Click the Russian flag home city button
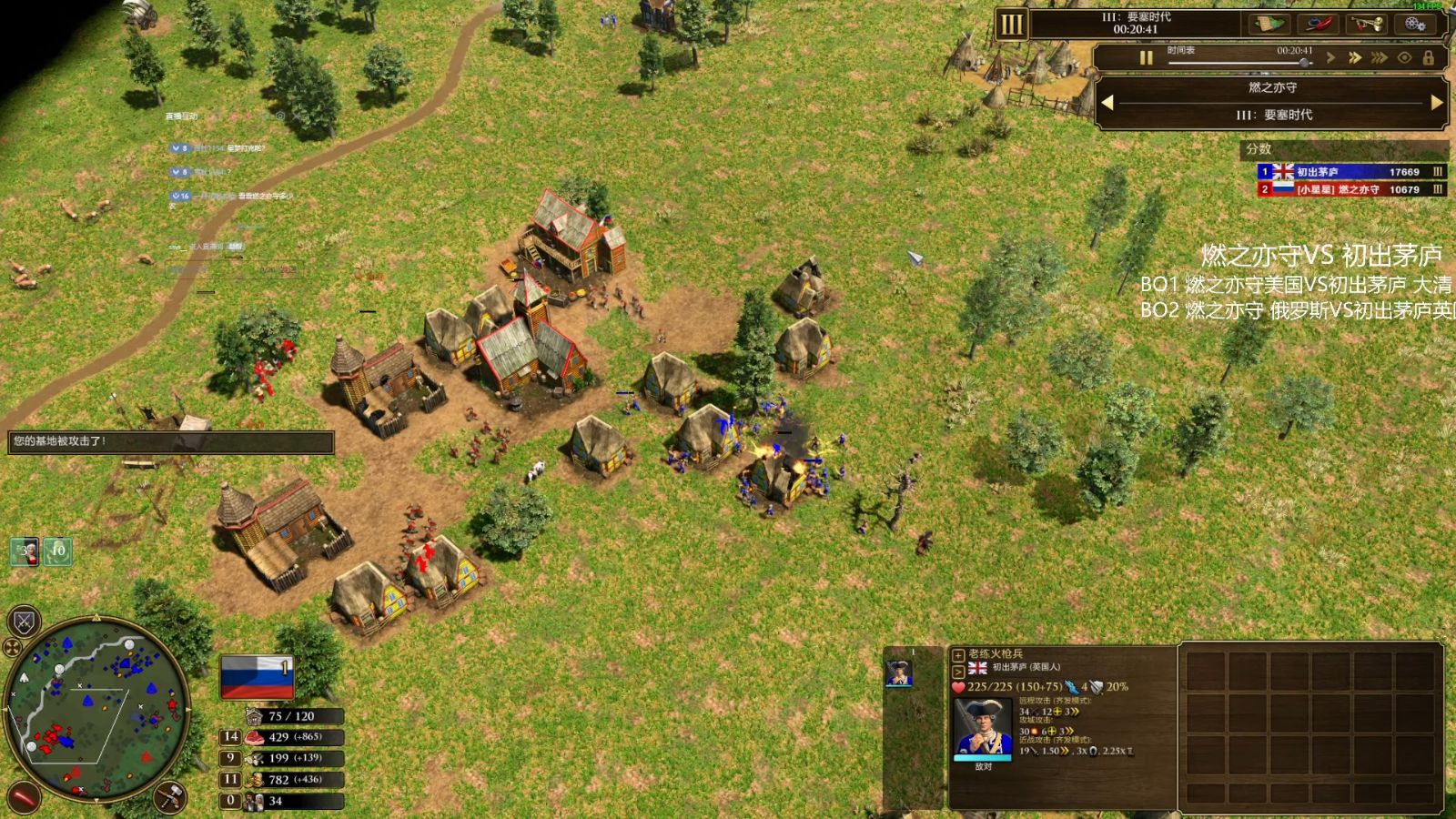 (x=257, y=677)
